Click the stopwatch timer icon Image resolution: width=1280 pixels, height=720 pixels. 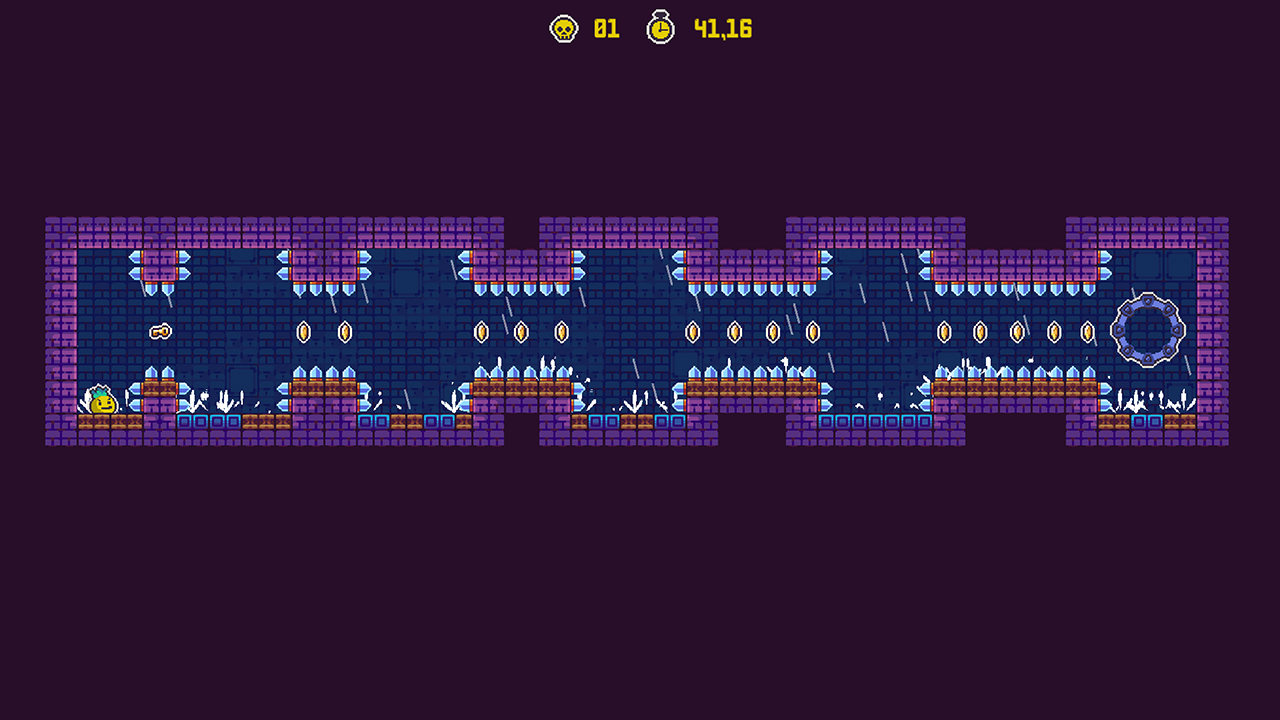tap(661, 29)
